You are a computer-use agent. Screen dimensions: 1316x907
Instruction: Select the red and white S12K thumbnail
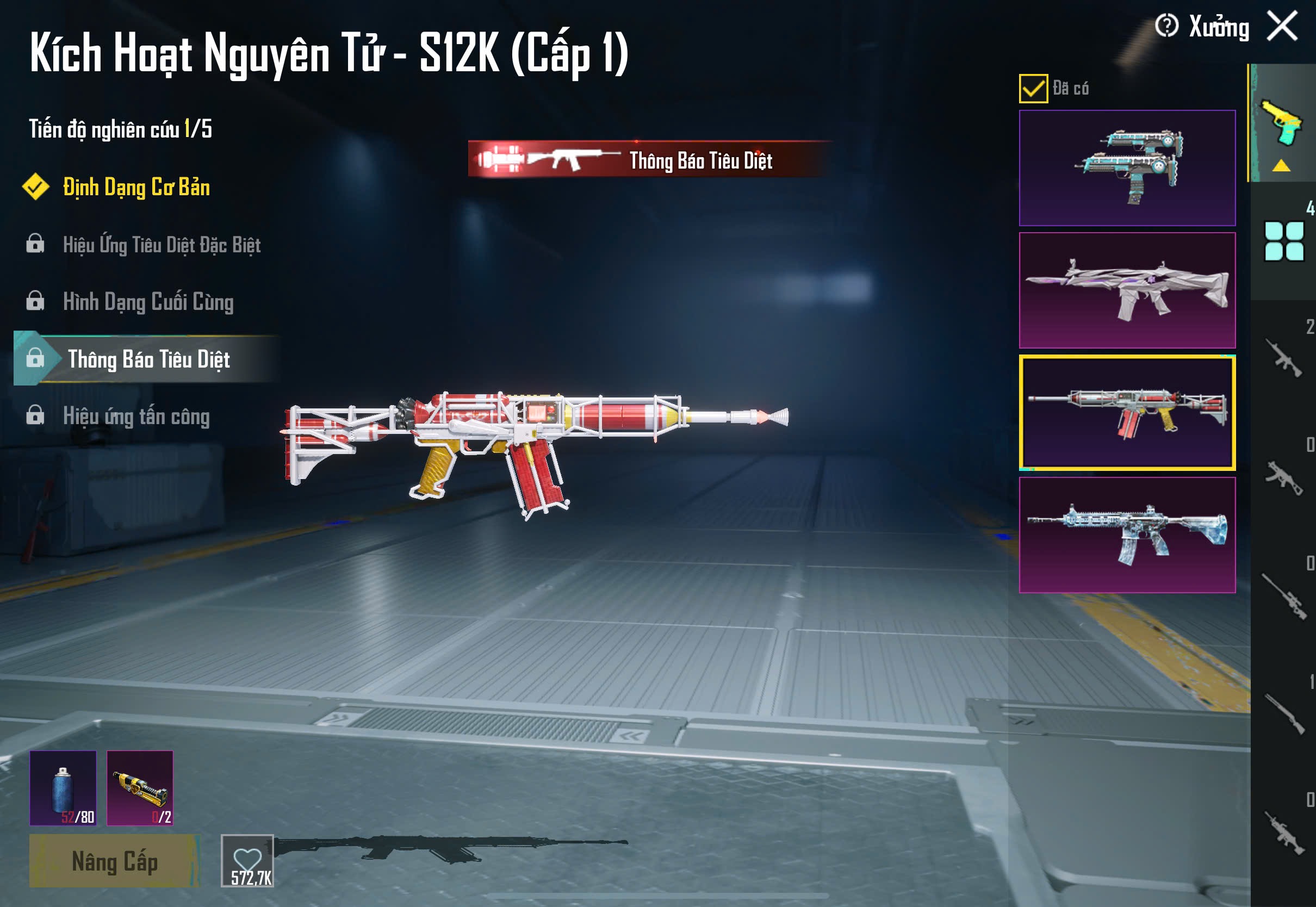click(1127, 413)
